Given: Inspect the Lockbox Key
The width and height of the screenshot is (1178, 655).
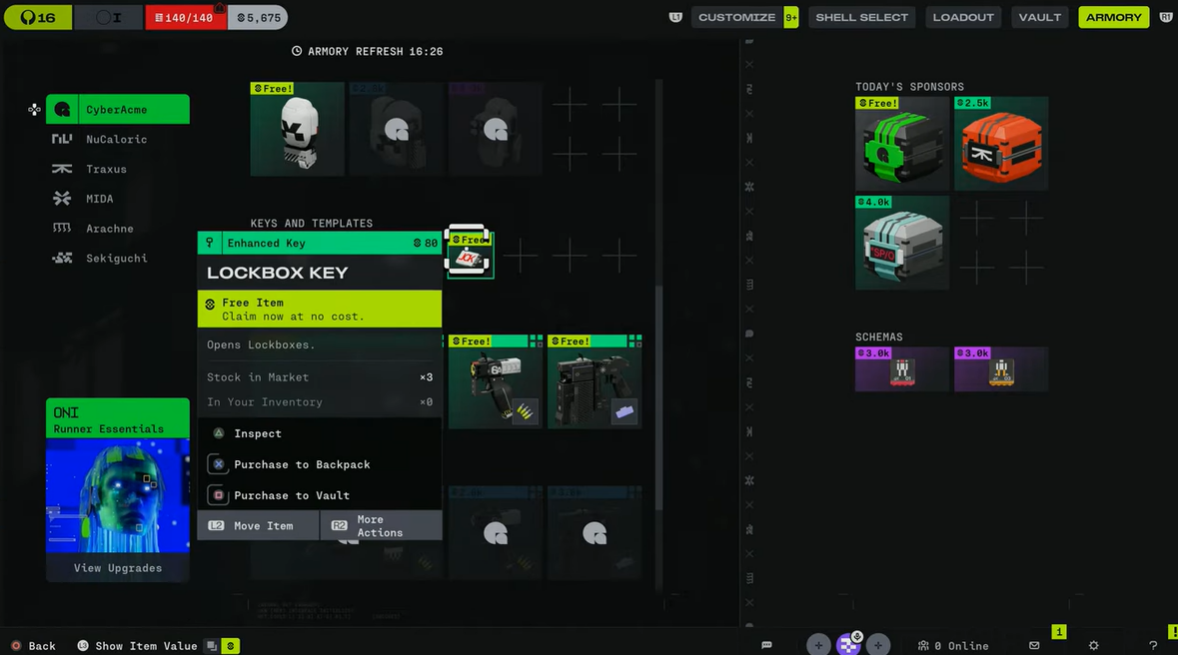Looking at the screenshot, I should (x=257, y=434).
